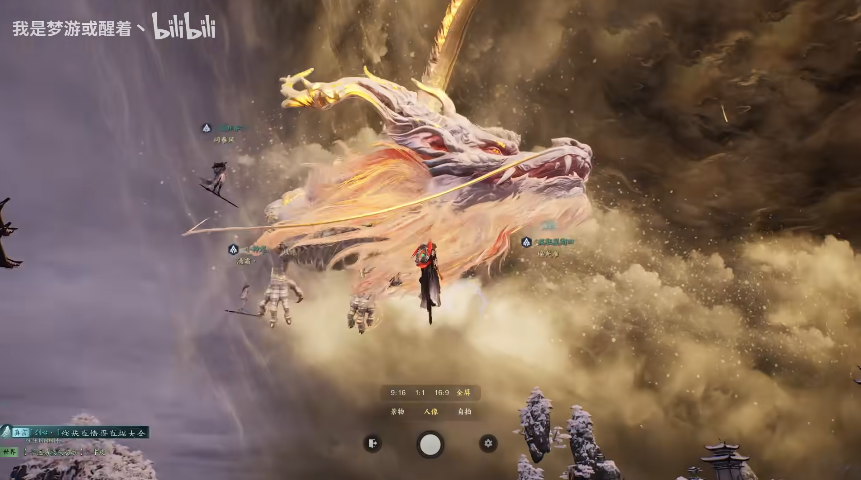Switch to the 16:9 aspect ratio
Screen dimensions: 861x480
(x=442, y=393)
